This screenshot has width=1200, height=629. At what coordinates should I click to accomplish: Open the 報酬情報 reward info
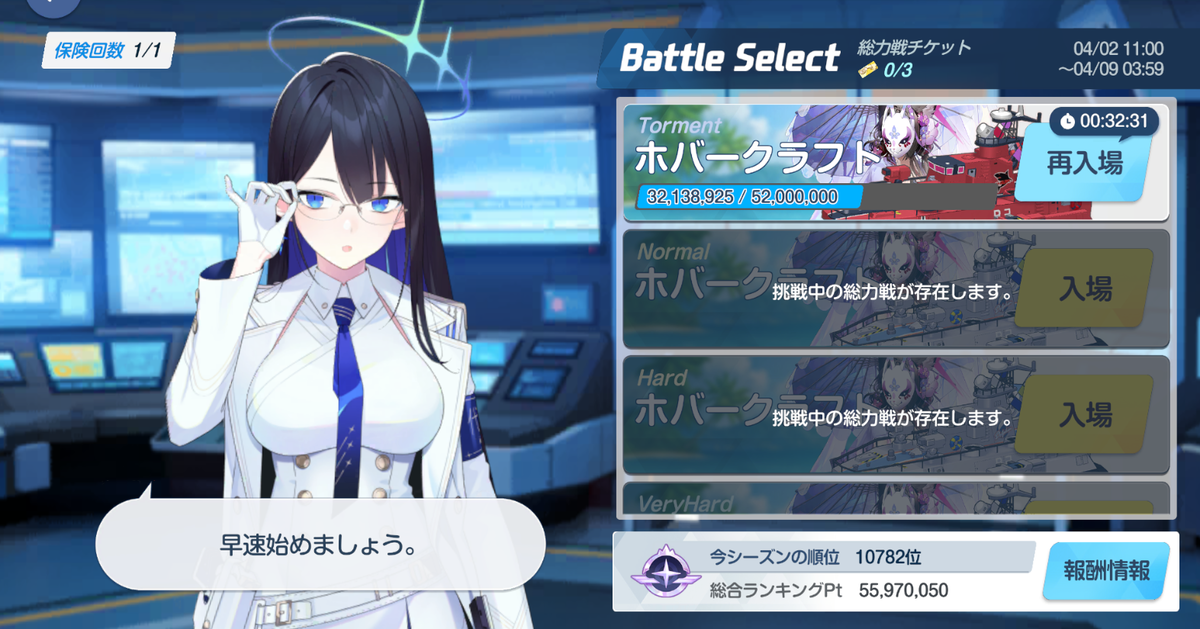[1104, 572]
